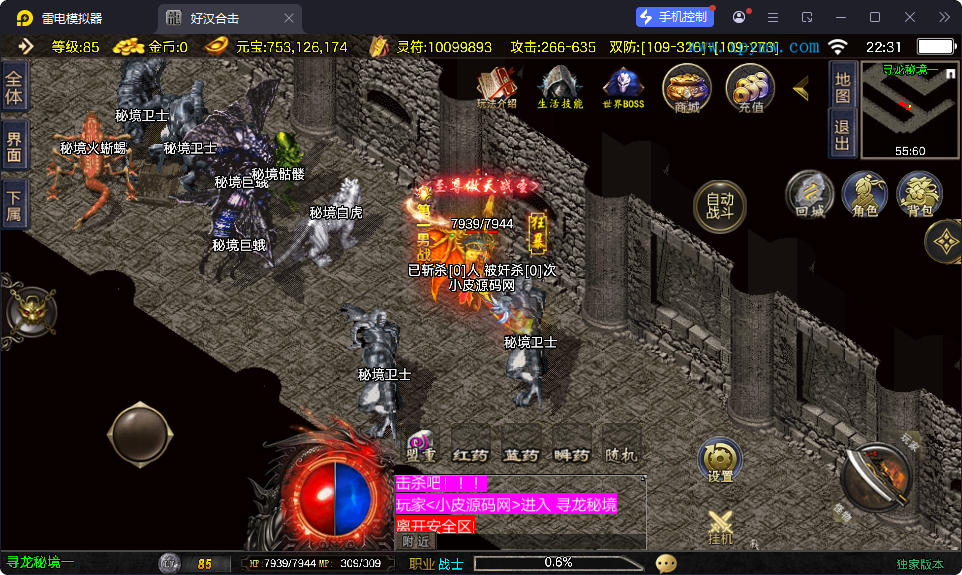Use the 蓝药 blue potion shortcut
This screenshot has width=962, height=575.
(x=520, y=455)
